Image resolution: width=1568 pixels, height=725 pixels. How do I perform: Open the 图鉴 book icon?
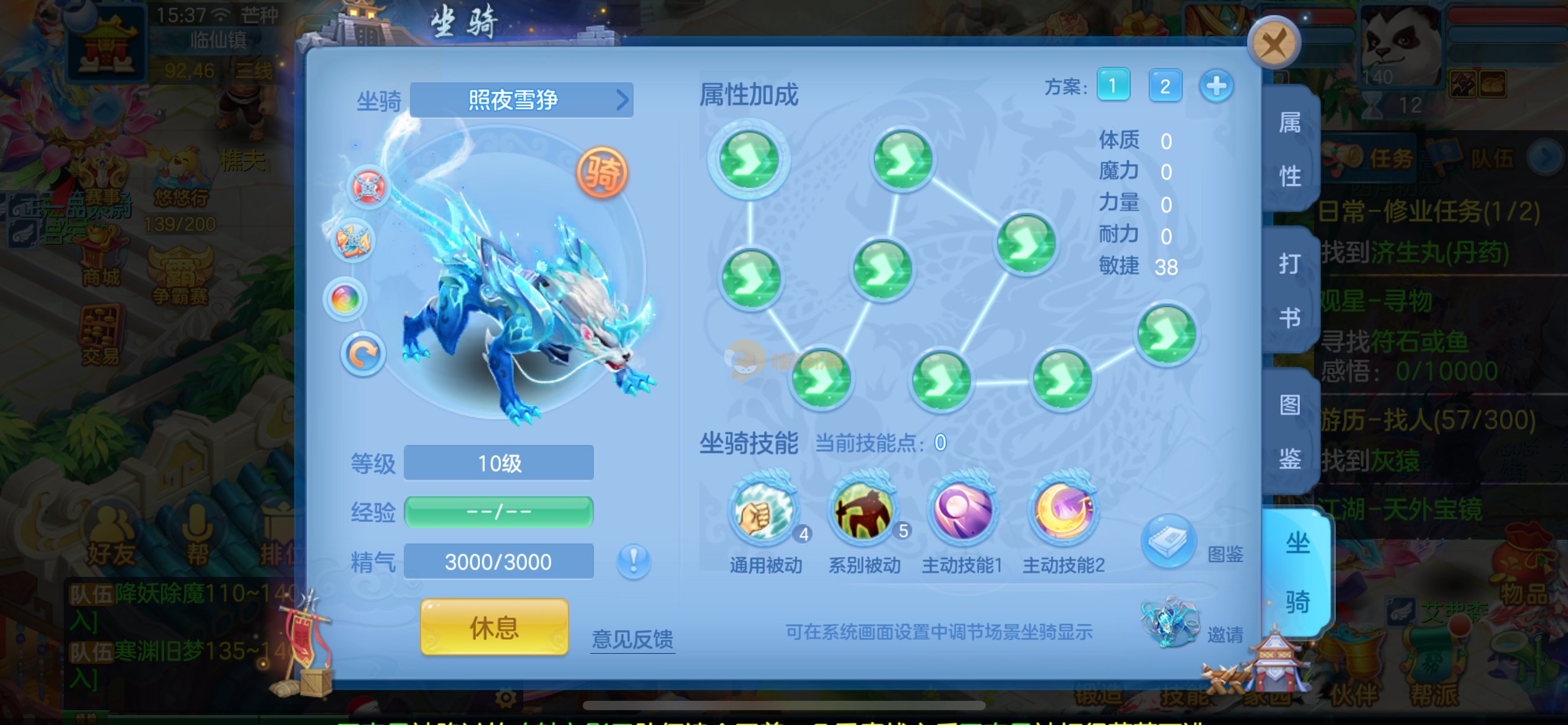[x=1167, y=541]
